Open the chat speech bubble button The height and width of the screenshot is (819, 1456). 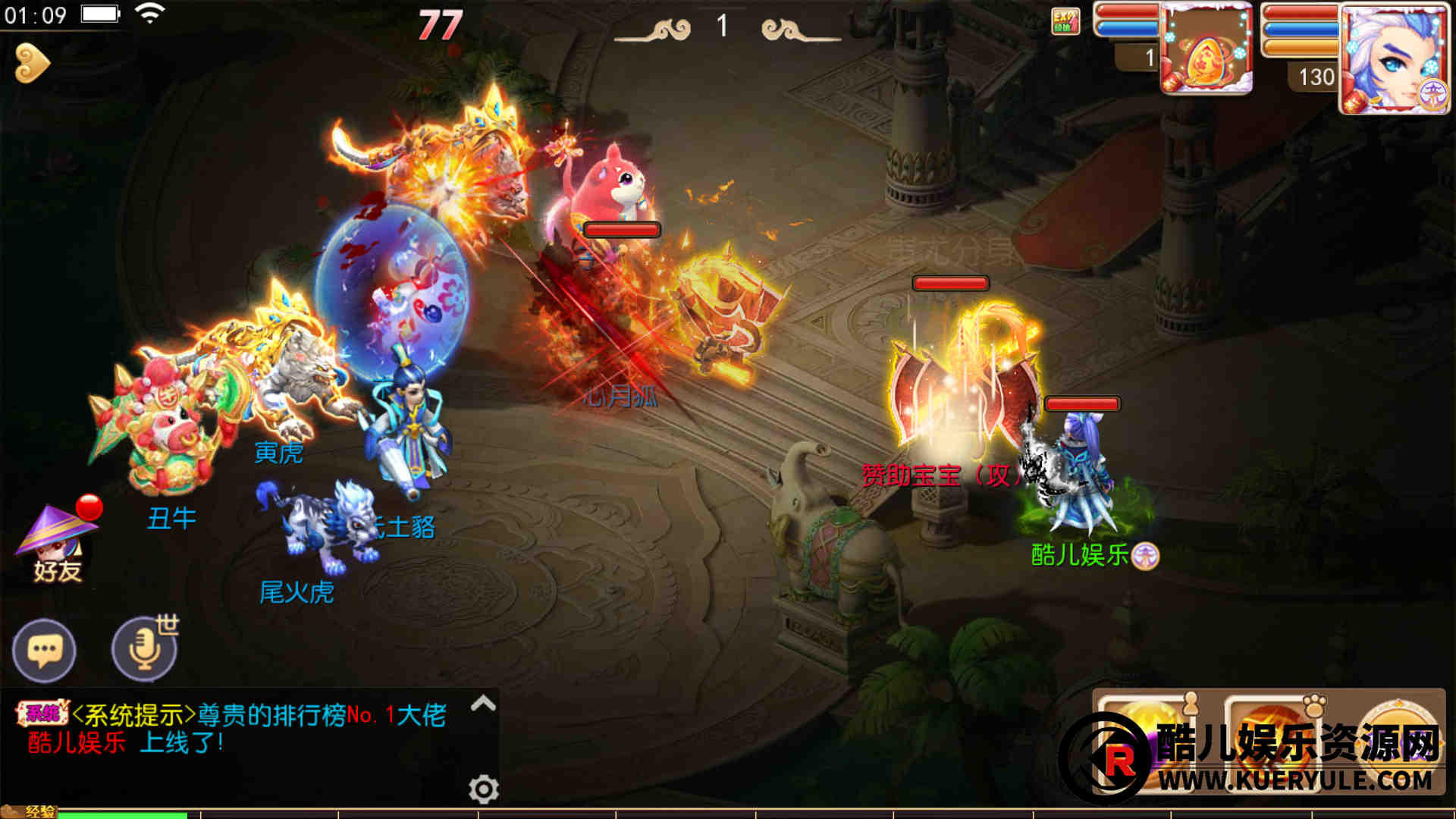44,651
